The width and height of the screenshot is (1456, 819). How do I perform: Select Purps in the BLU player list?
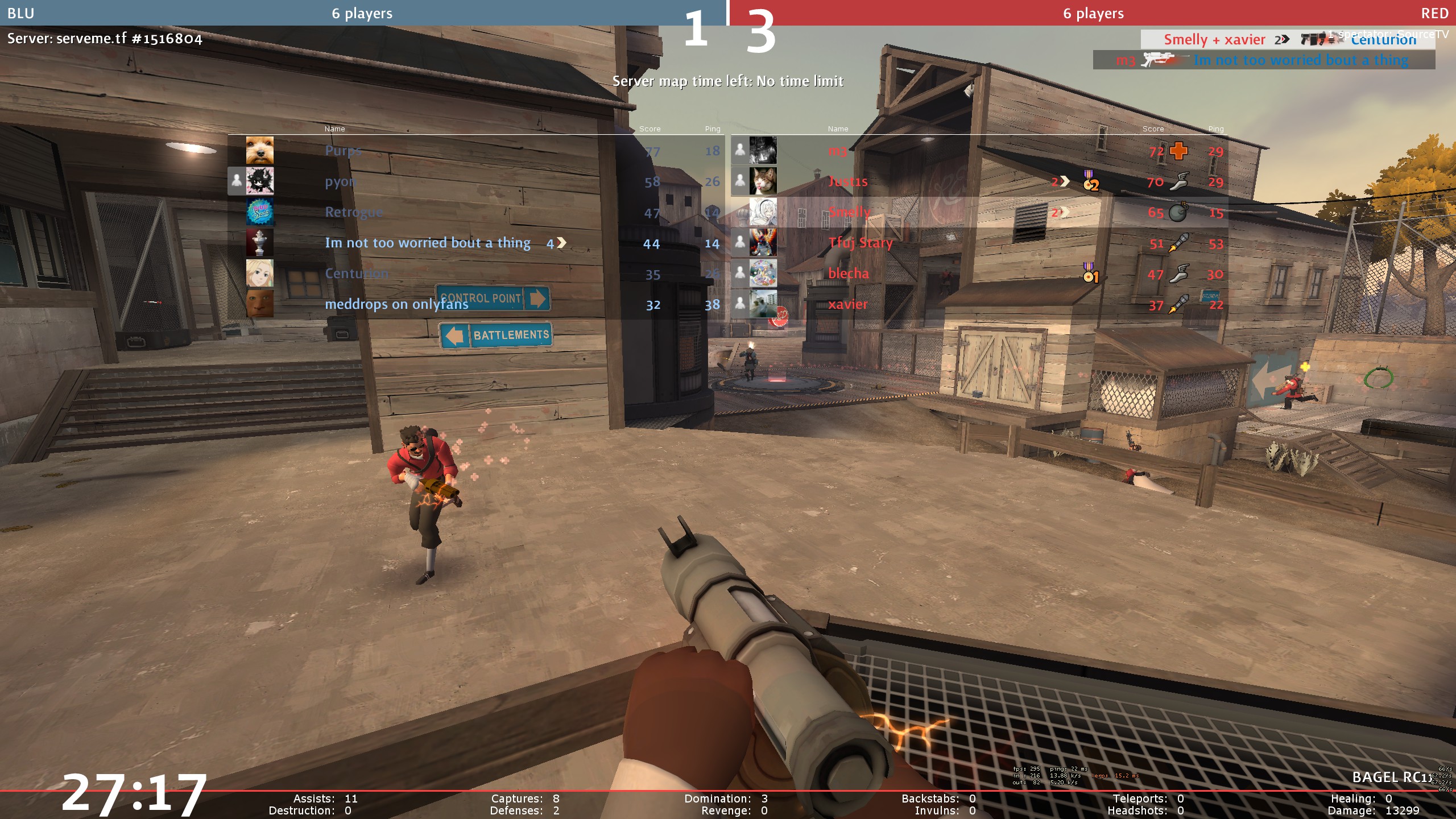[343, 151]
